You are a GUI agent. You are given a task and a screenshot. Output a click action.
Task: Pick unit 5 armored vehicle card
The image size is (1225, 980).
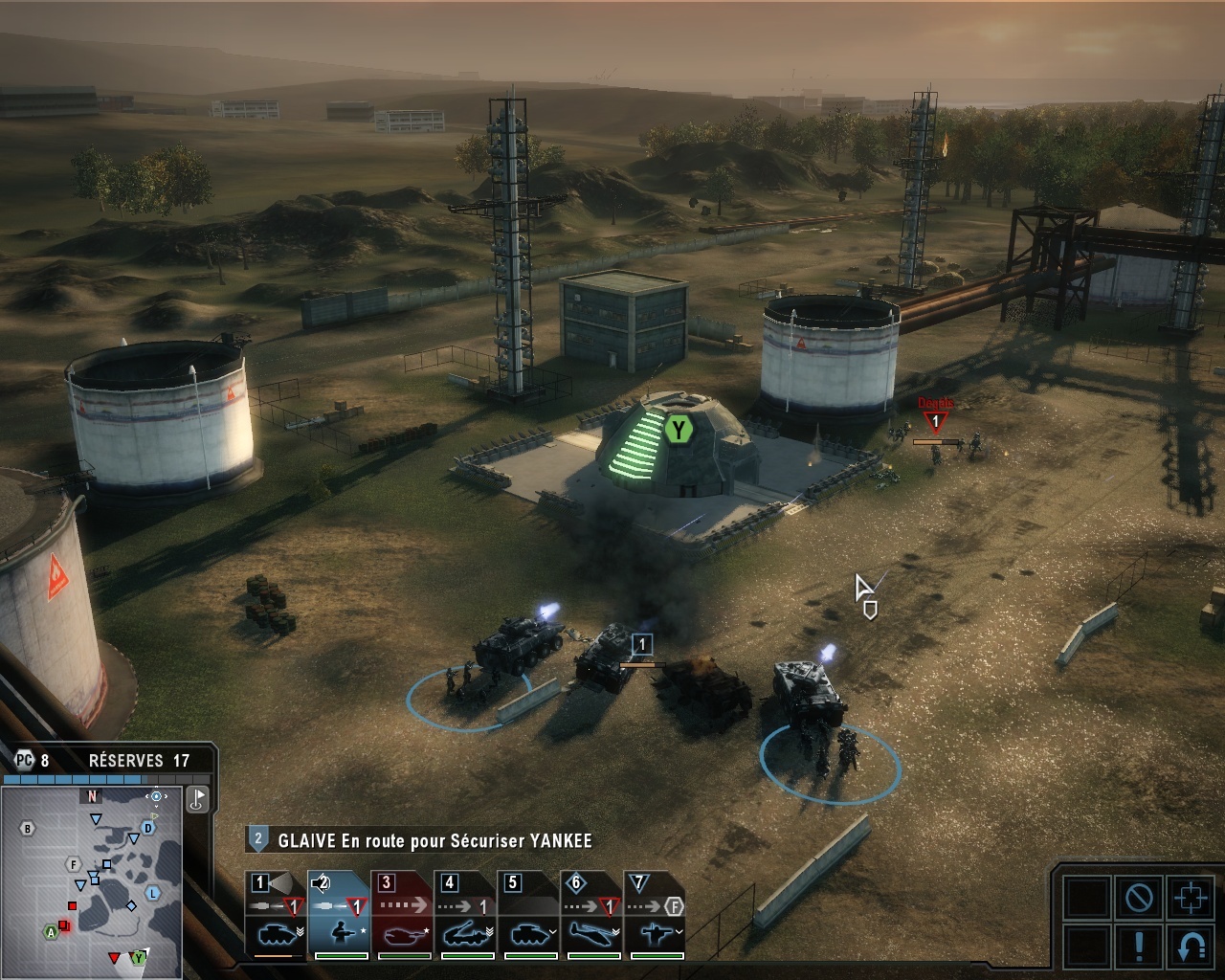[528, 914]
